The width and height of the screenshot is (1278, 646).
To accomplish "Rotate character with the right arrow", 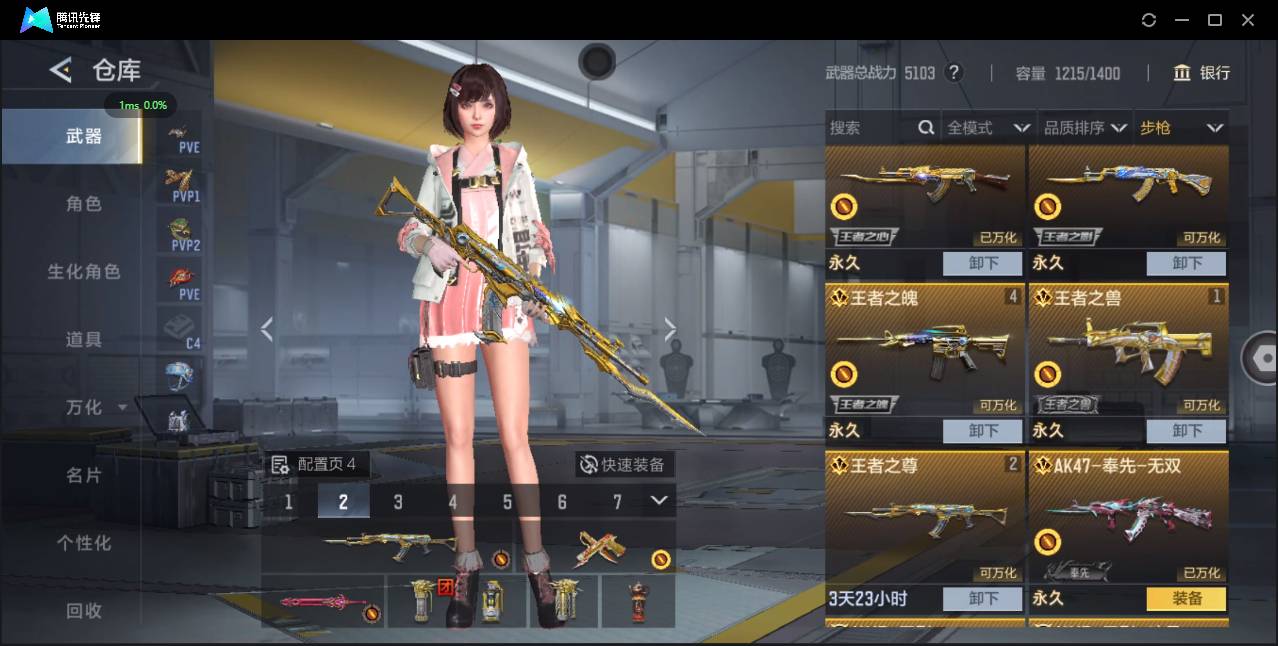I will [670, 329].
